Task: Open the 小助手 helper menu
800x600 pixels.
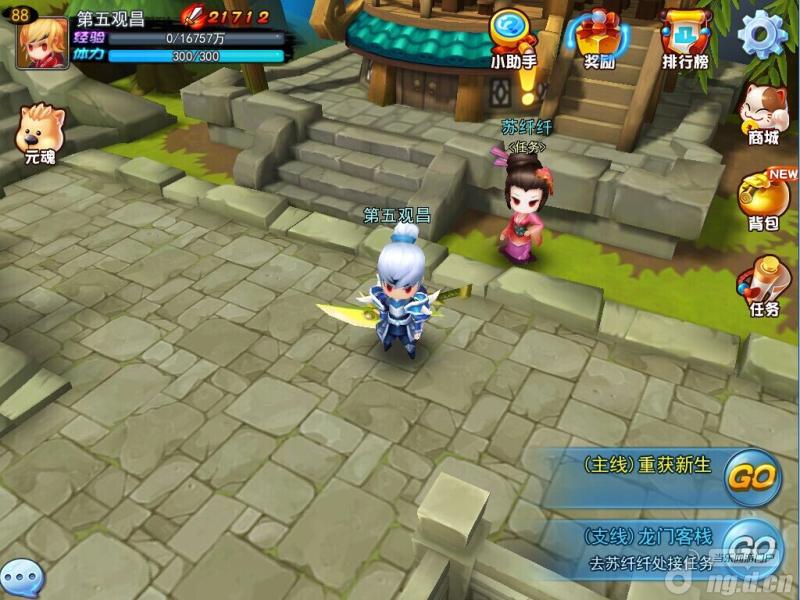Action: tap(513, 37)
